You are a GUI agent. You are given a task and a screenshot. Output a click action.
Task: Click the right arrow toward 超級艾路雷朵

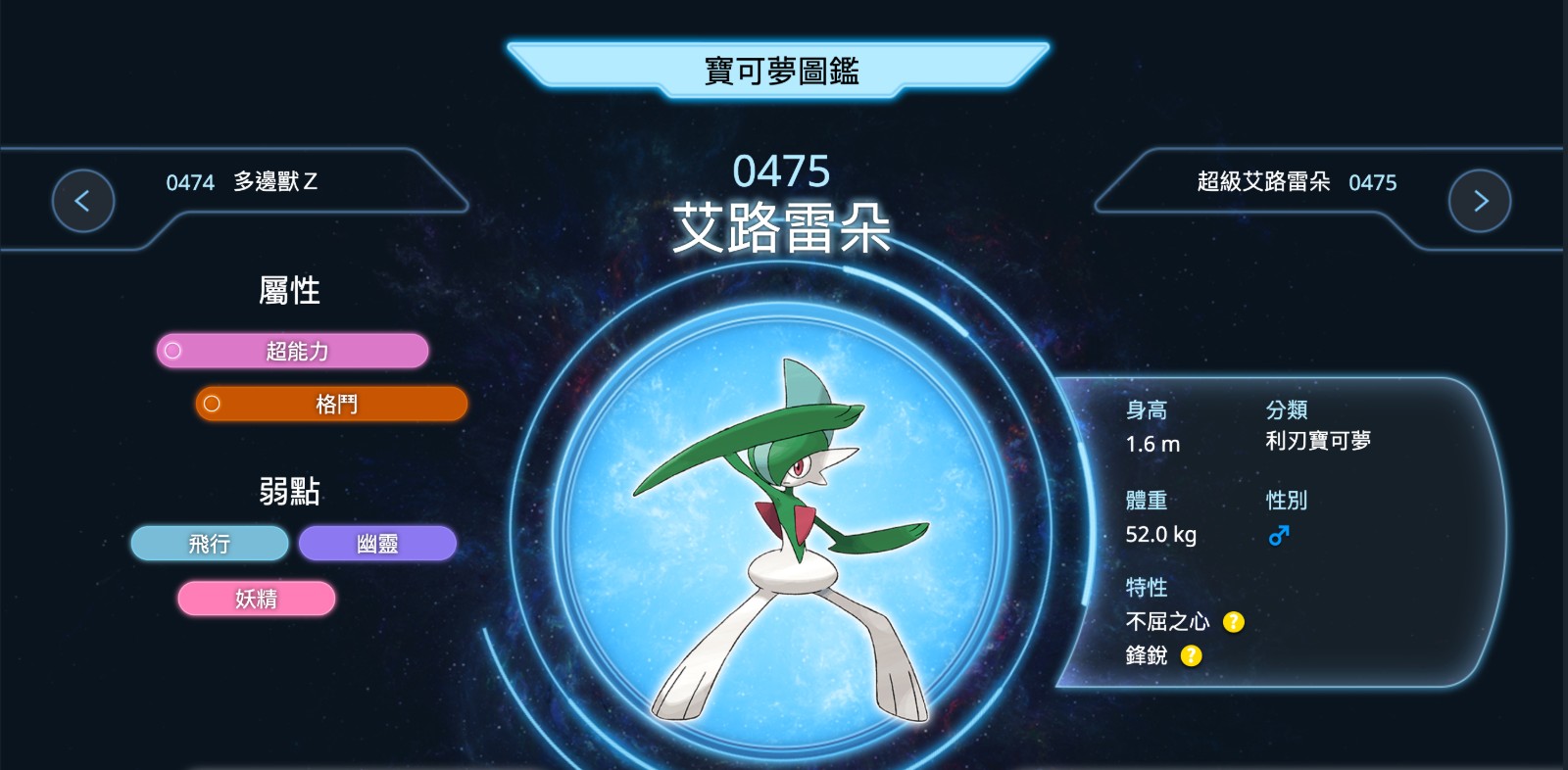1480,199
